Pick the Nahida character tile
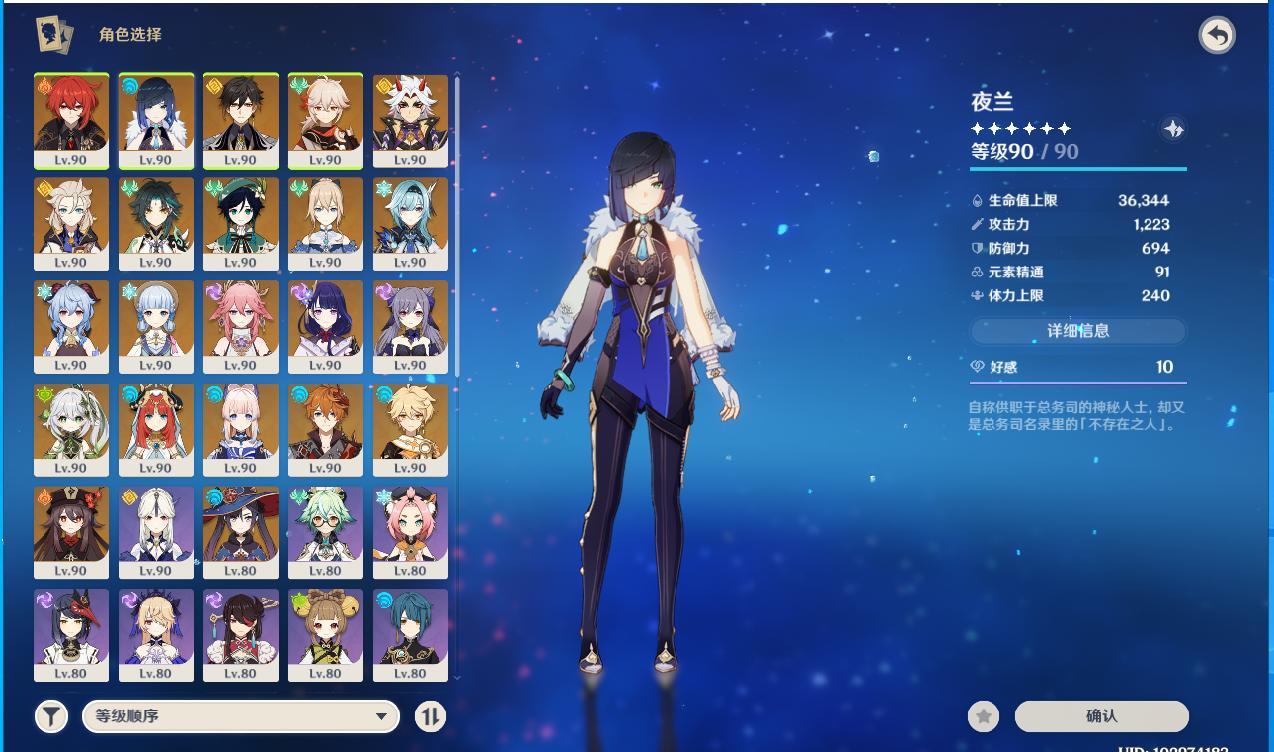1274x752 pixels. coord(71,429)
